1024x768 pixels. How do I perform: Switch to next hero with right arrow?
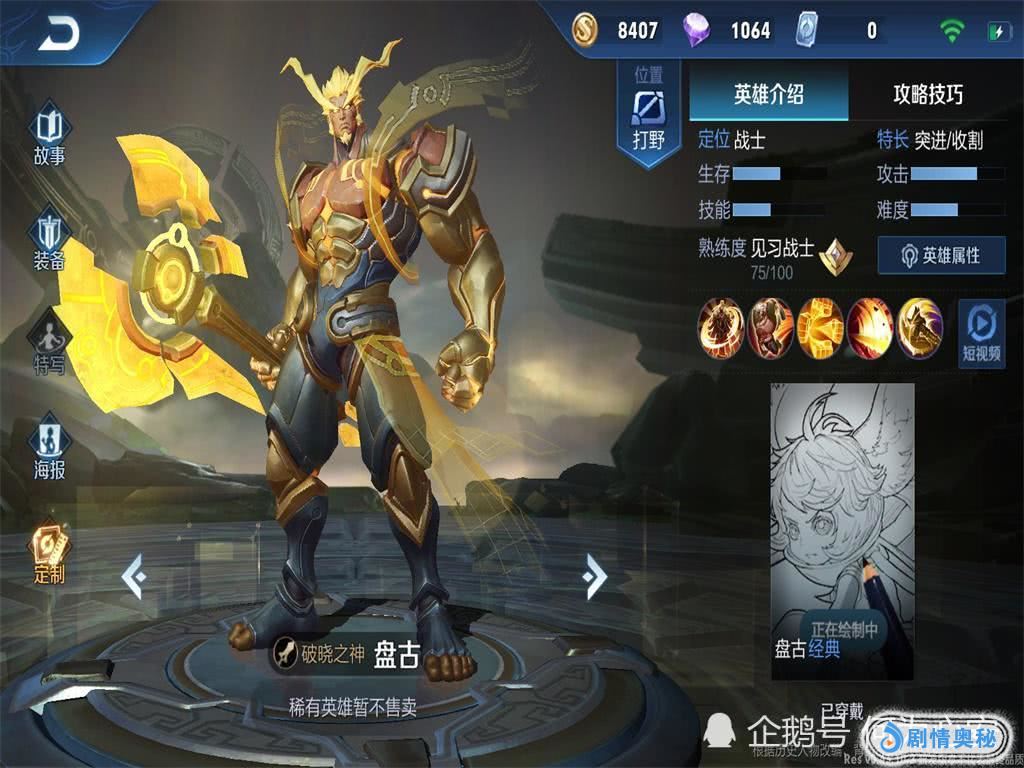tap(595, 577)
